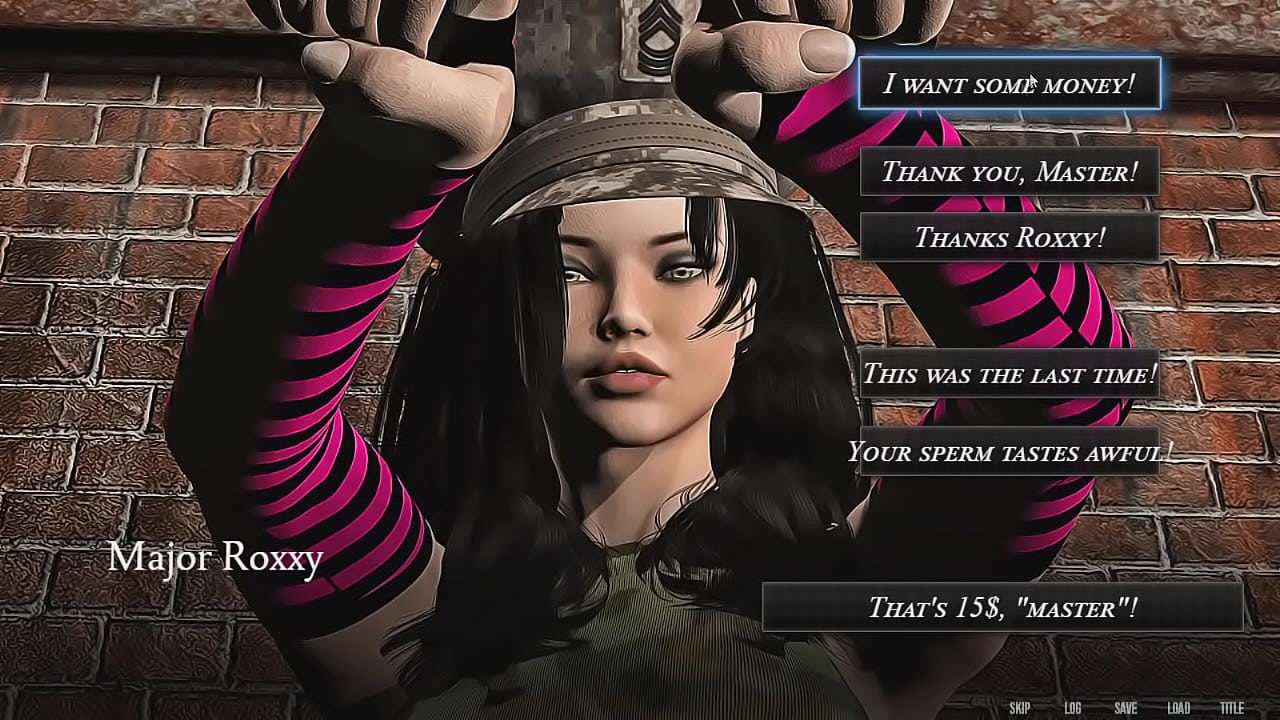Pick the "Thanks Roxxy!" response

pyautogui.click(x=1009, y=237)
